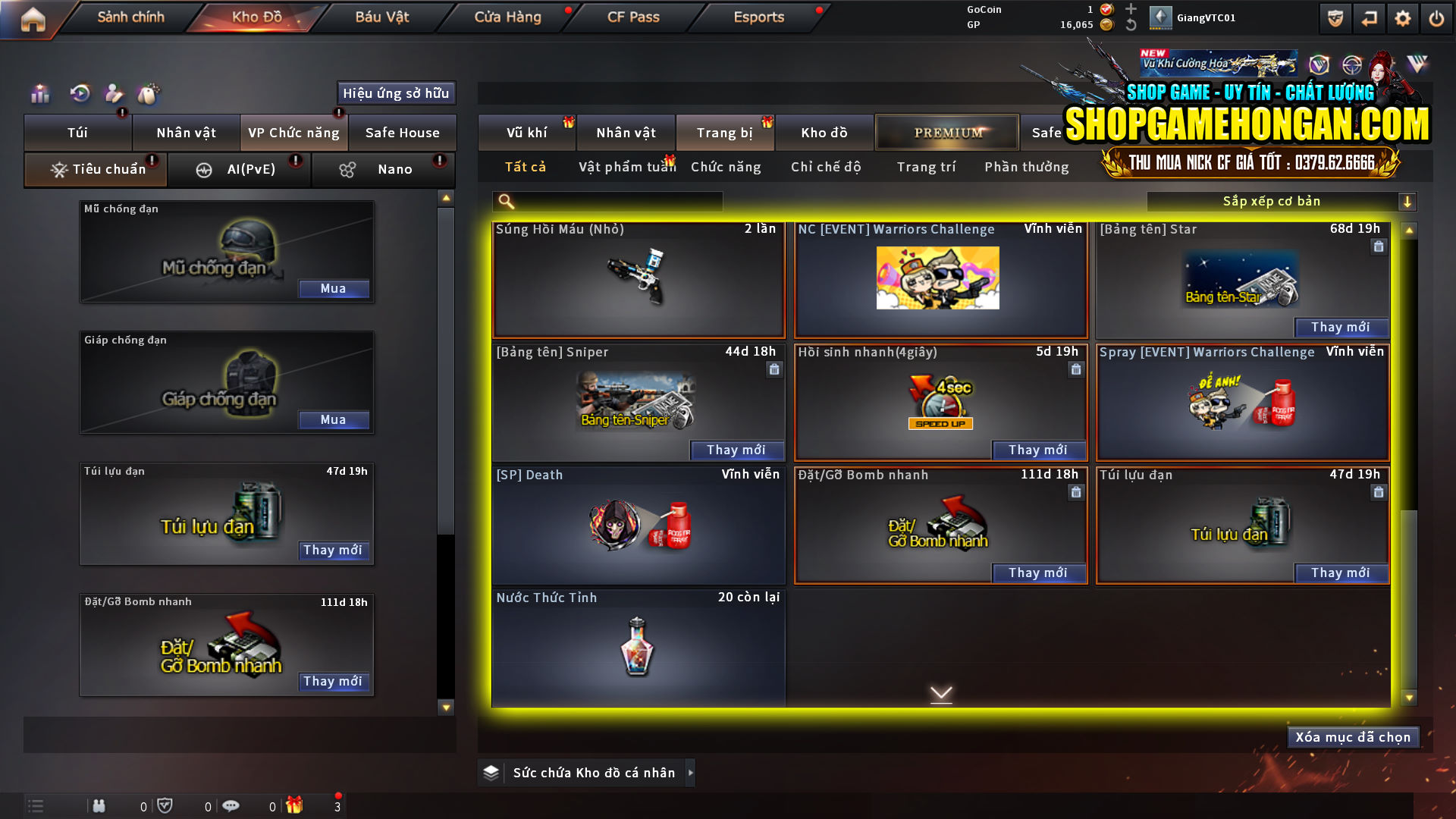1456x819 pixels.
Task: Click the ranking statistics icon above the Túi tab
Action: click(39, 93)
